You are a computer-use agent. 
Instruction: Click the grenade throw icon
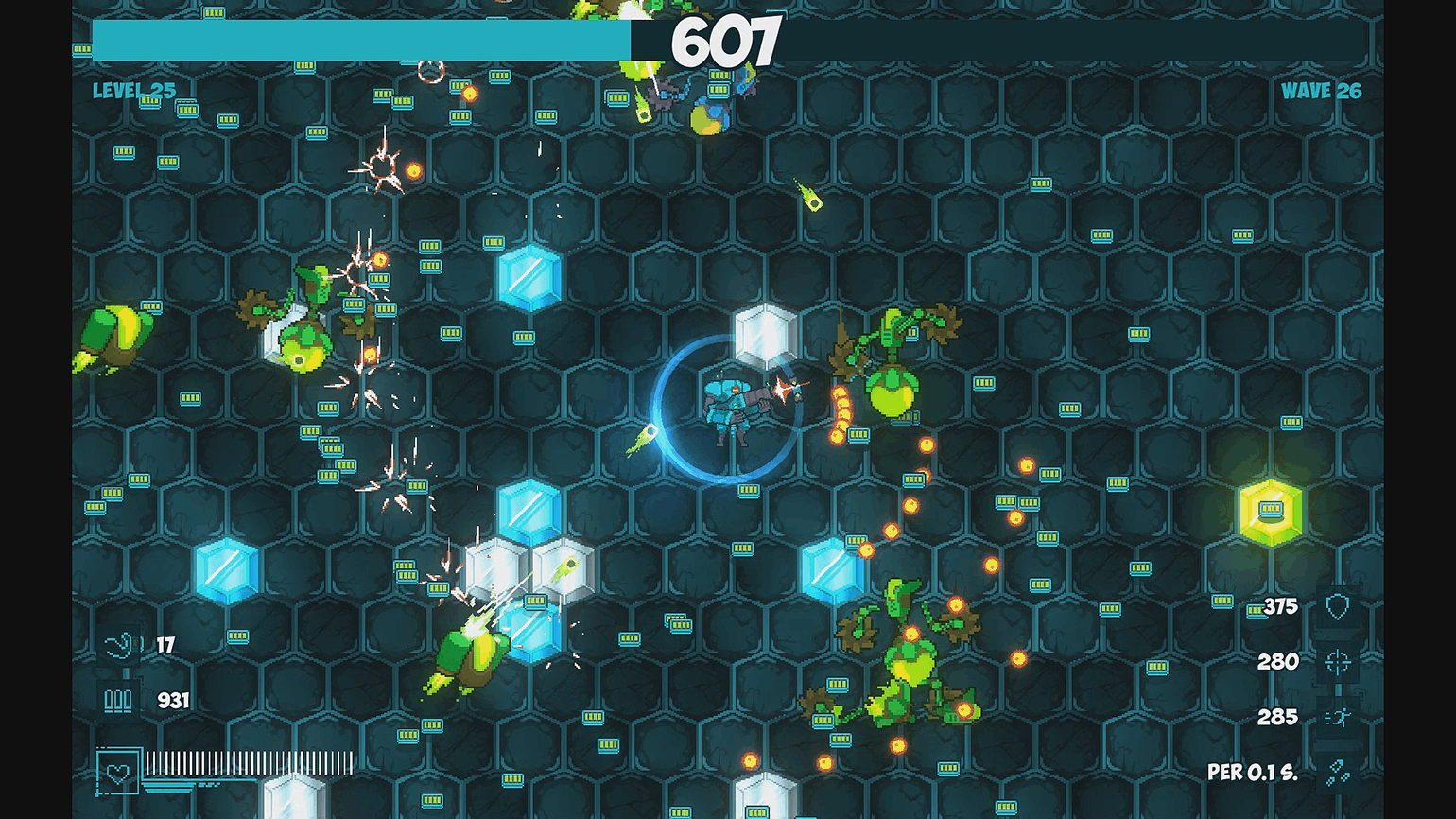pos(120,646)
